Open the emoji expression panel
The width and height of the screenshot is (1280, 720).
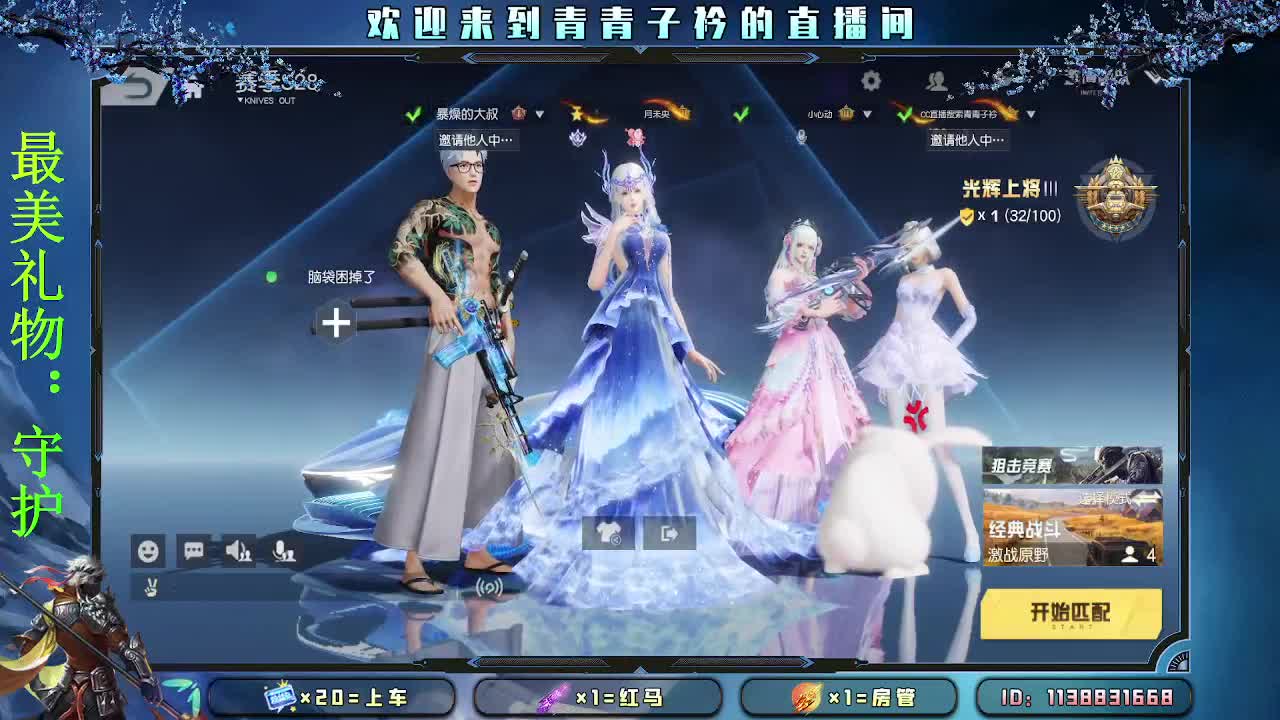point(148,550)
